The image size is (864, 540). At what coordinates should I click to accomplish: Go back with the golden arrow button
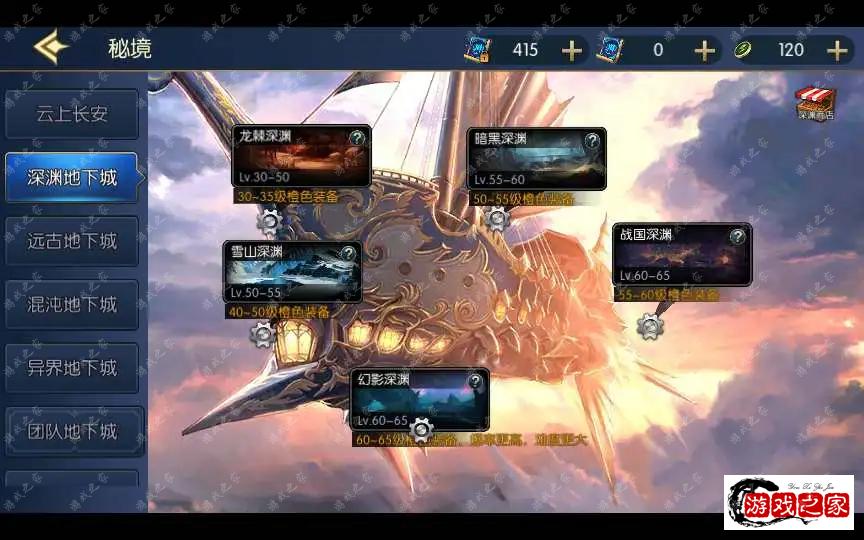click(x=49, y=48)
